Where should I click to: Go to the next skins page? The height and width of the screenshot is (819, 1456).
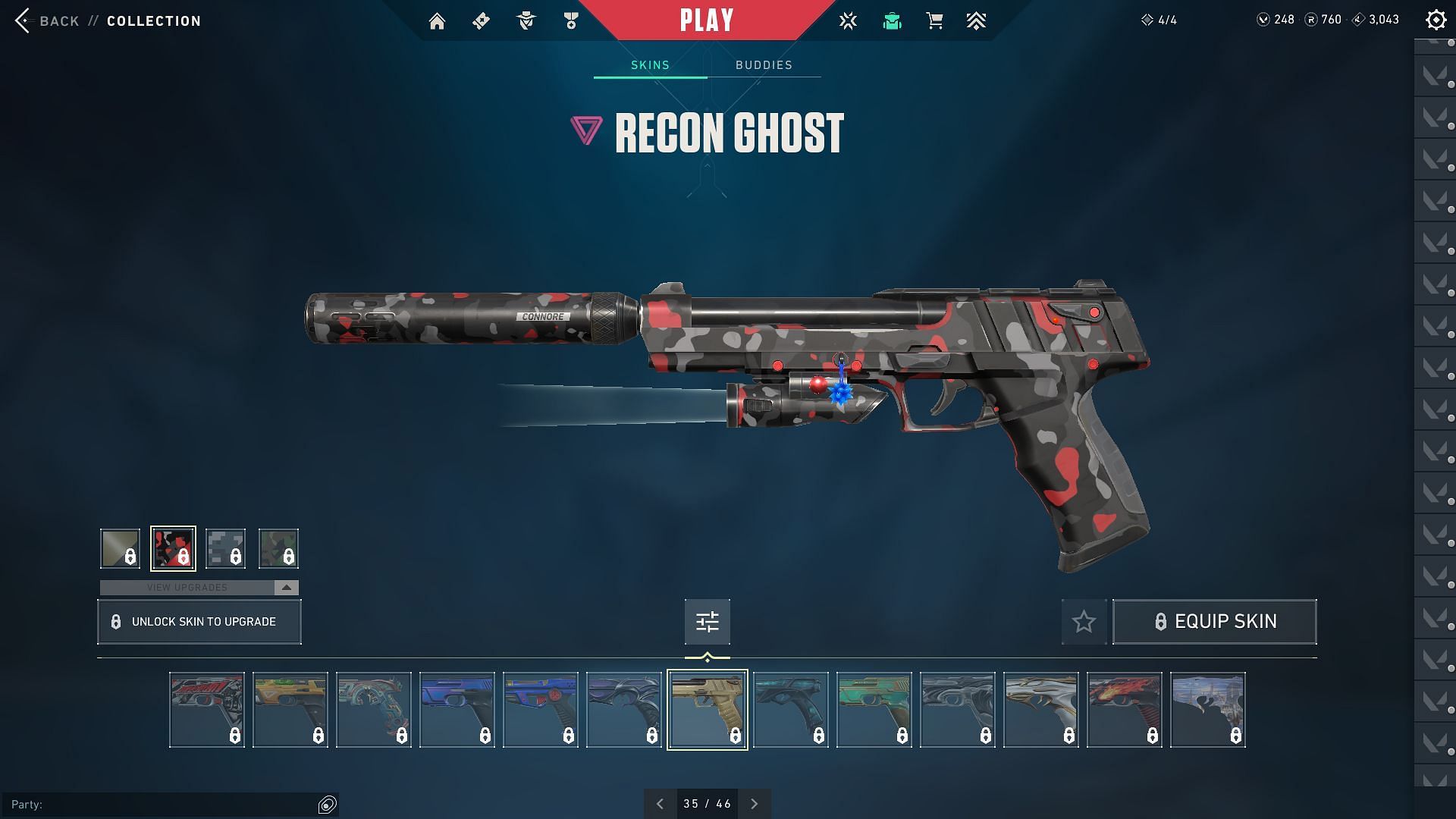click(x=754, y=804)
